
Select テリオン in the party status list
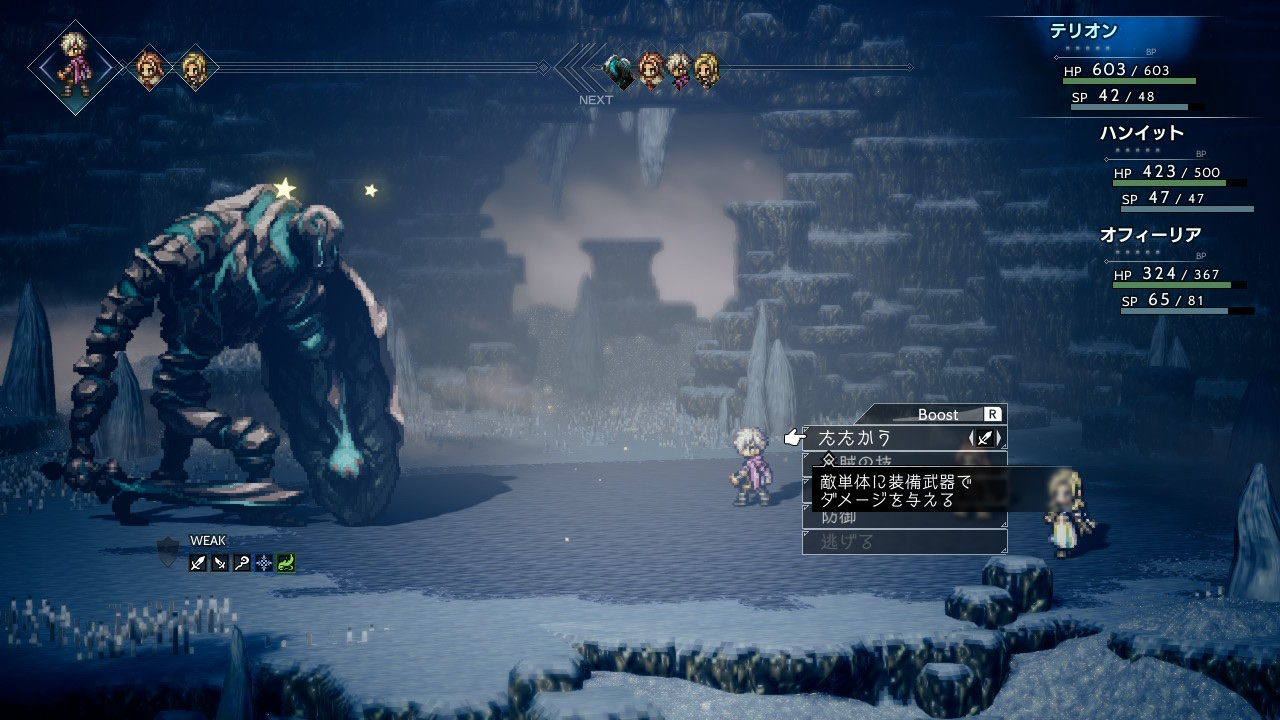(1083, 31)
